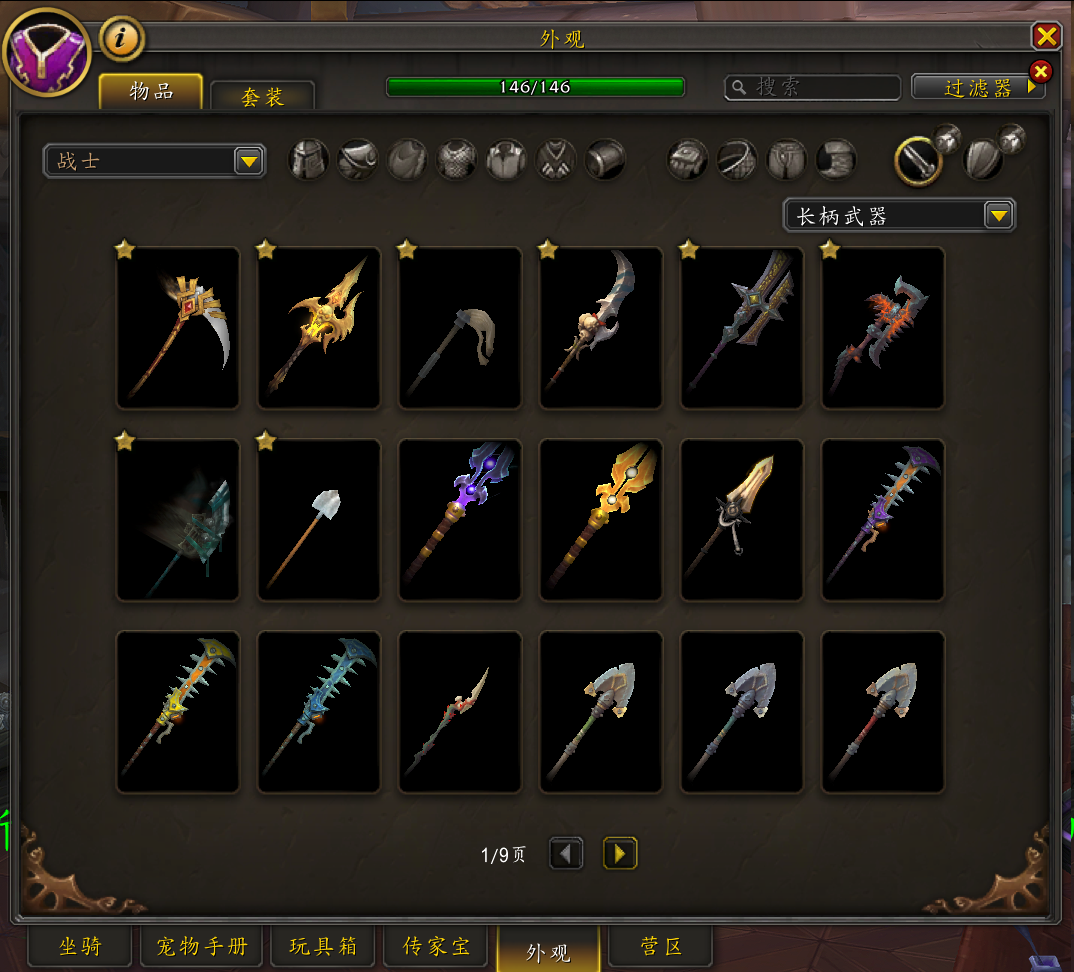
Task: Switch to the 宠物手册 pet journal tab
Action: (x=201, y=946)
